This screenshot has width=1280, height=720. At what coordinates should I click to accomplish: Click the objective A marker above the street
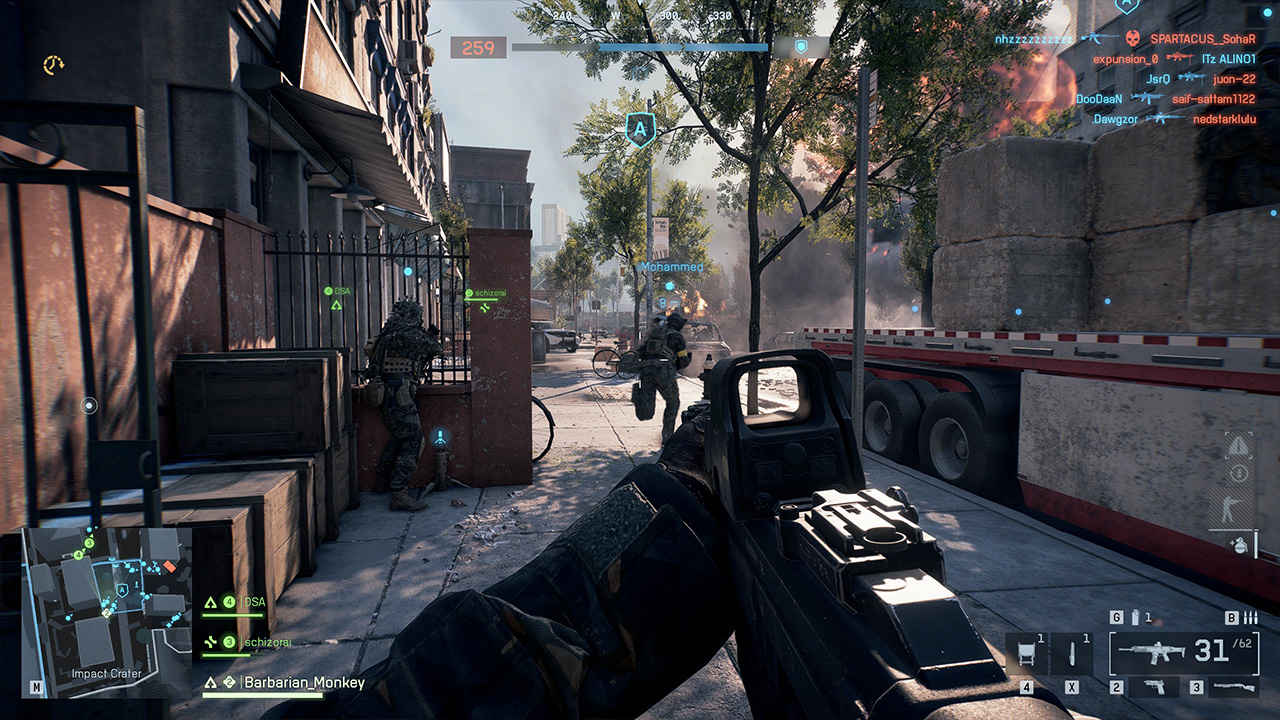640,129
